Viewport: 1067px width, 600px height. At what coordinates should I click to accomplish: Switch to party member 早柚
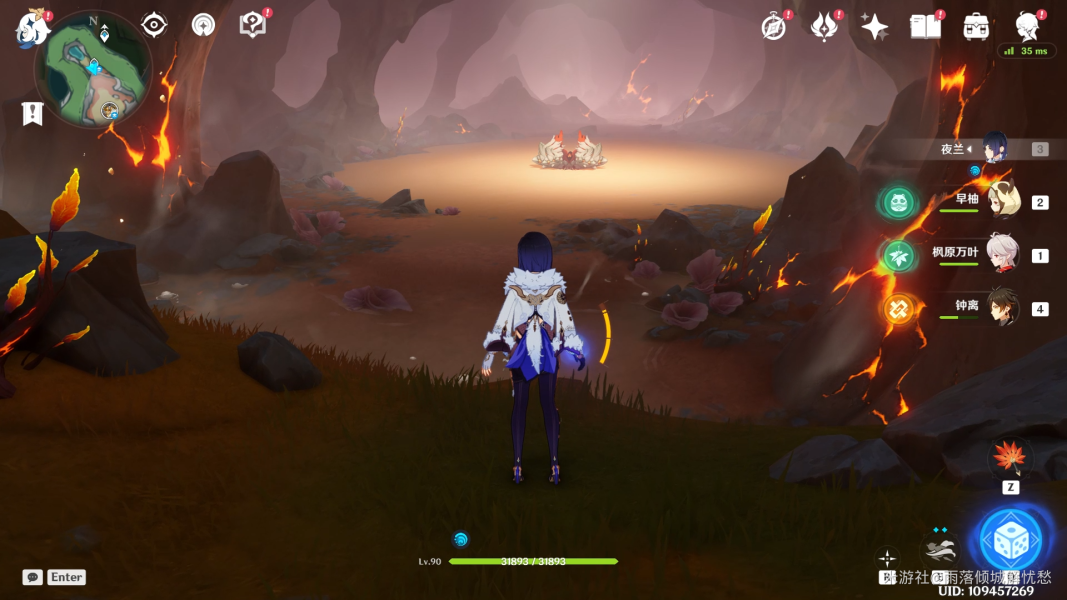click(1002, 201)
